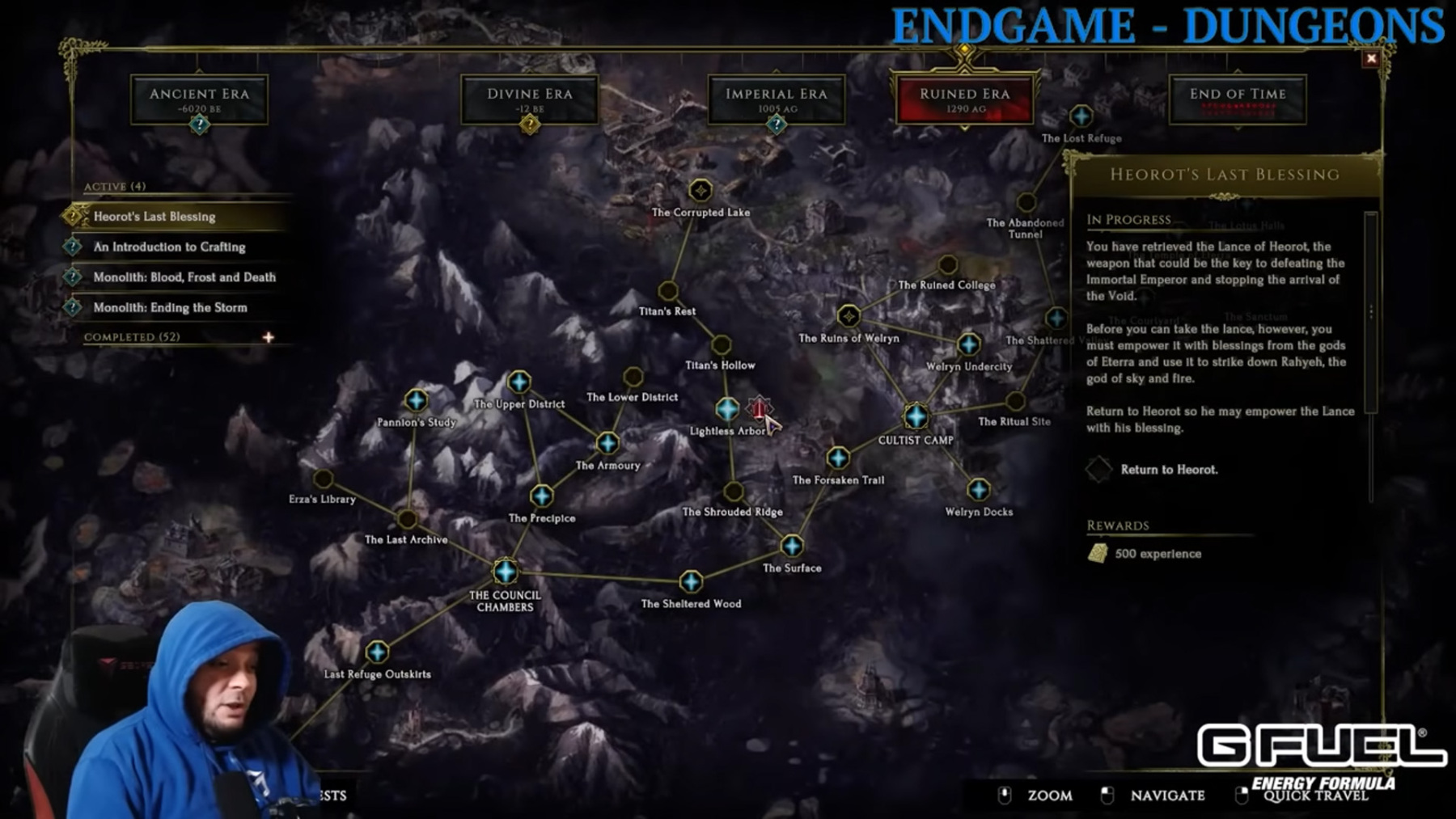Select The Sheltered Wood waypoint
This screenshot has height=819, width=1456.
[691, 581]
